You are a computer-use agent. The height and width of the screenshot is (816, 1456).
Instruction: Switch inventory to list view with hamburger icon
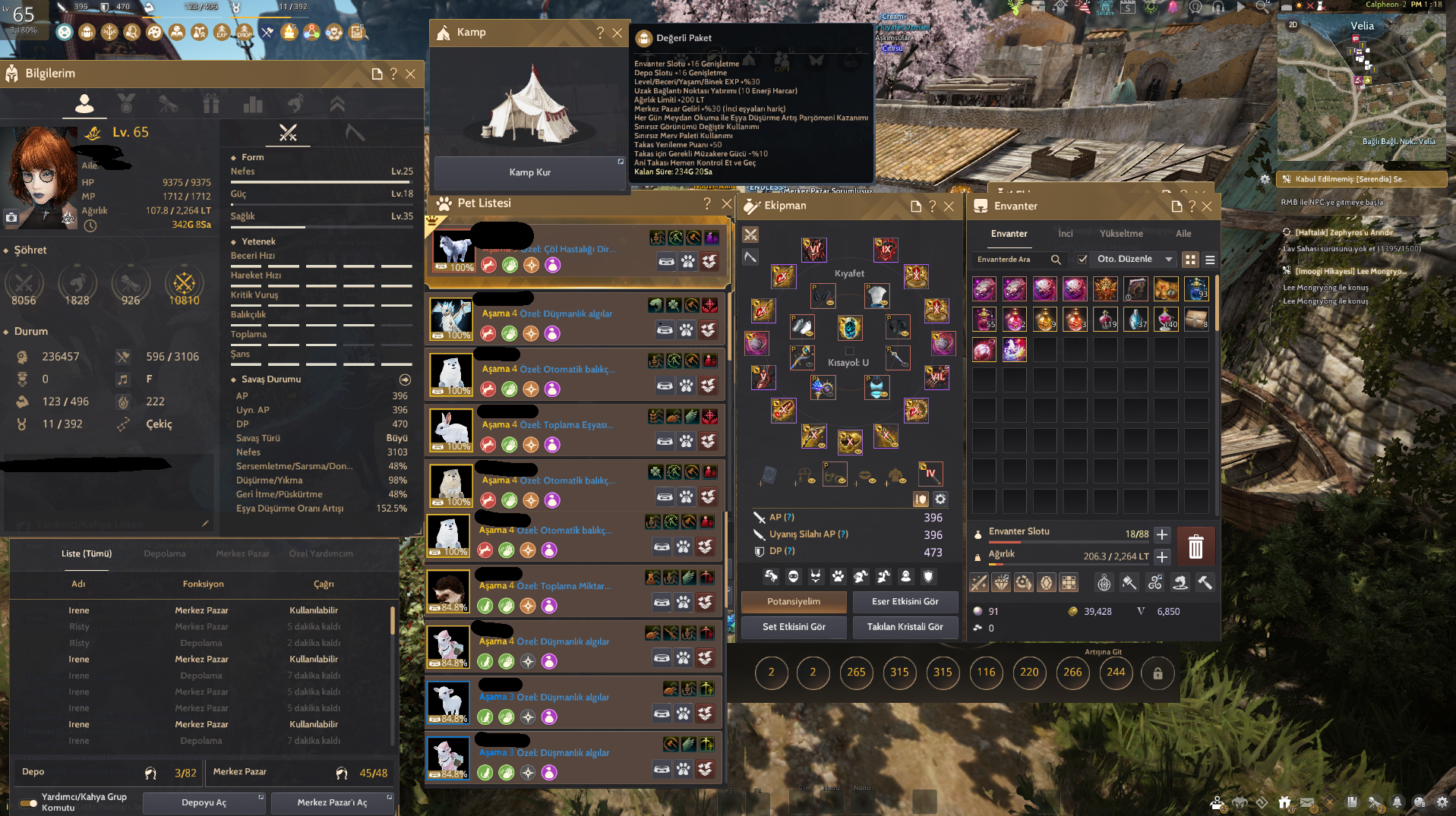coord(1209,259)
